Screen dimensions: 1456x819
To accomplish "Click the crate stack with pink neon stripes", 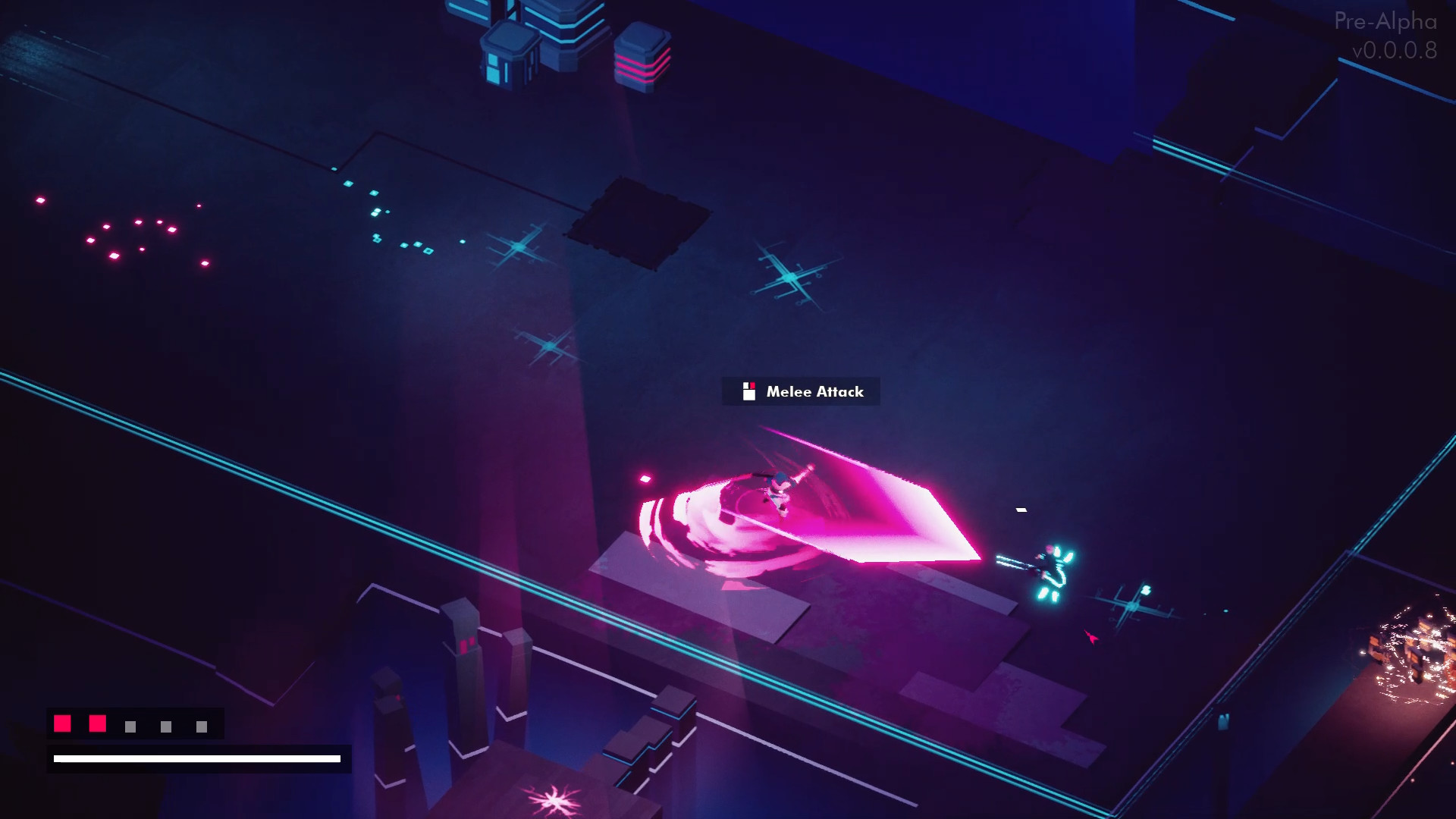I will tap(641, 59).
